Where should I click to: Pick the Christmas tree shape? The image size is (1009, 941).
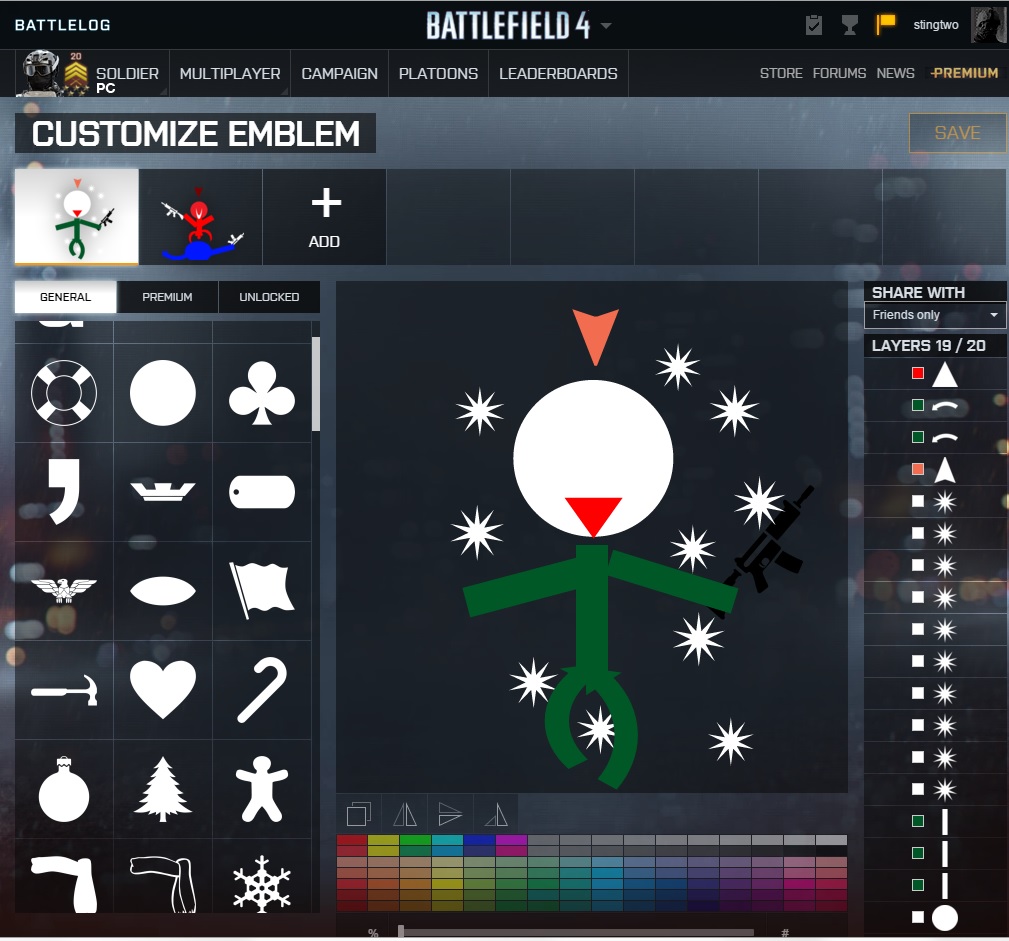[163, 789]
